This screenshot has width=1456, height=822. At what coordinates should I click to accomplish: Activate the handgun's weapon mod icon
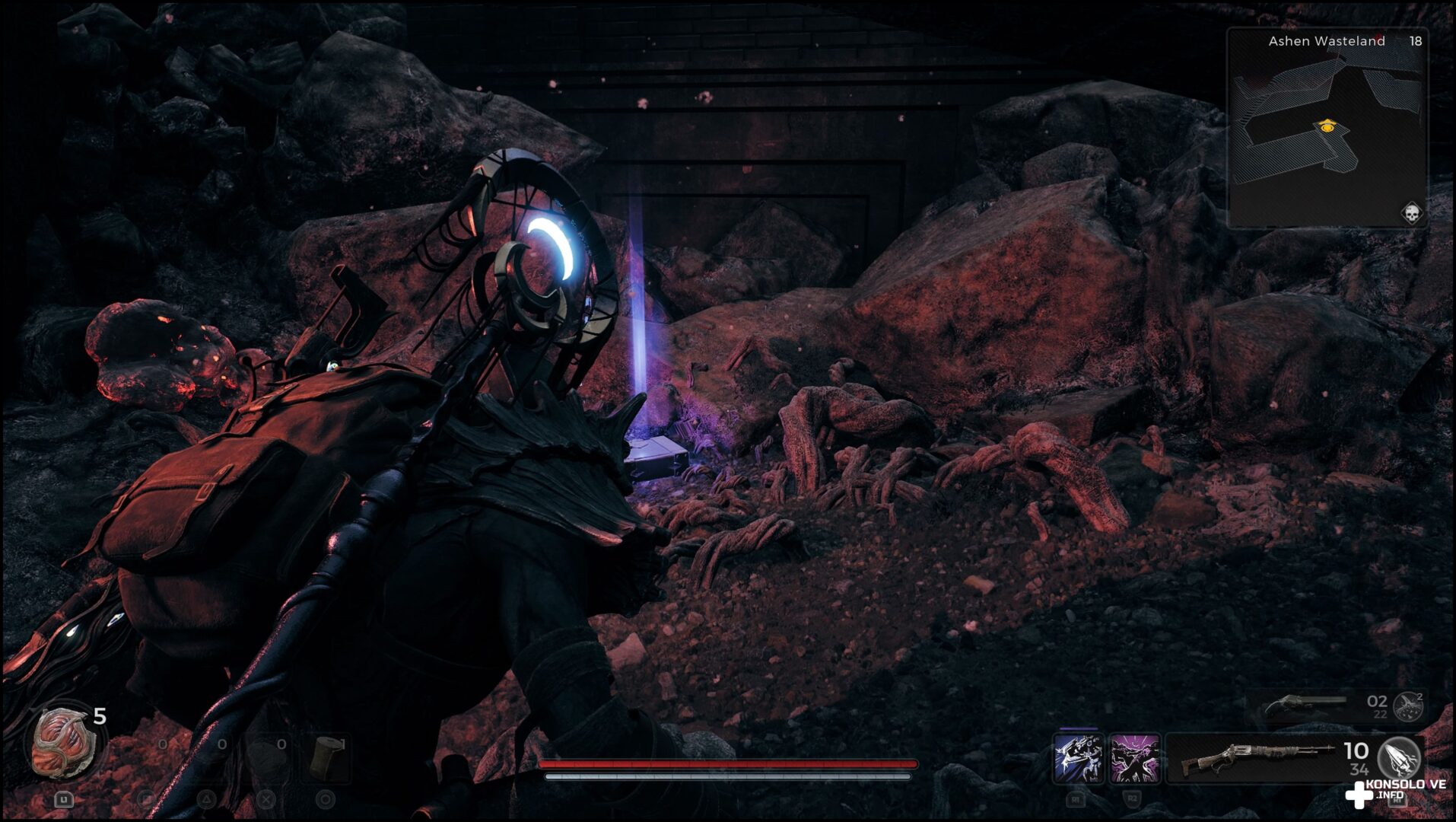click(x=1408, y=706)
